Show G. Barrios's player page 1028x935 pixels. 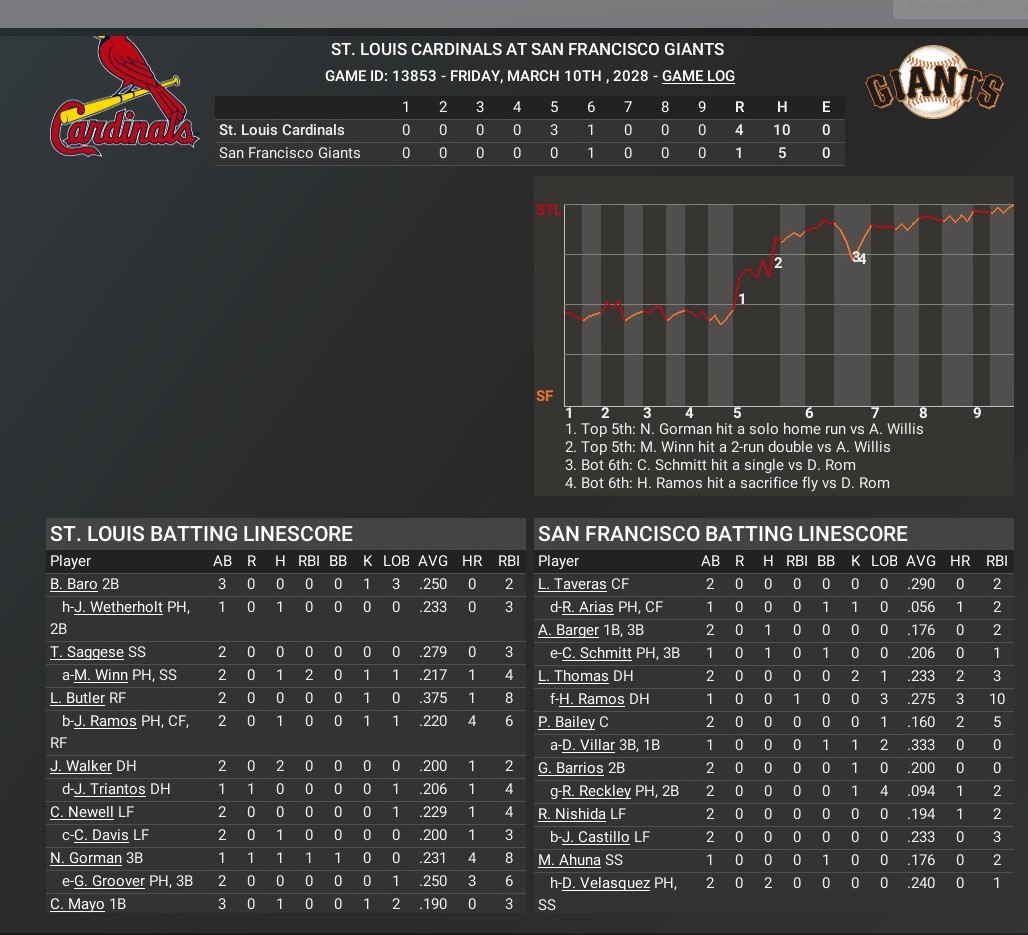(x=571, y=768)
